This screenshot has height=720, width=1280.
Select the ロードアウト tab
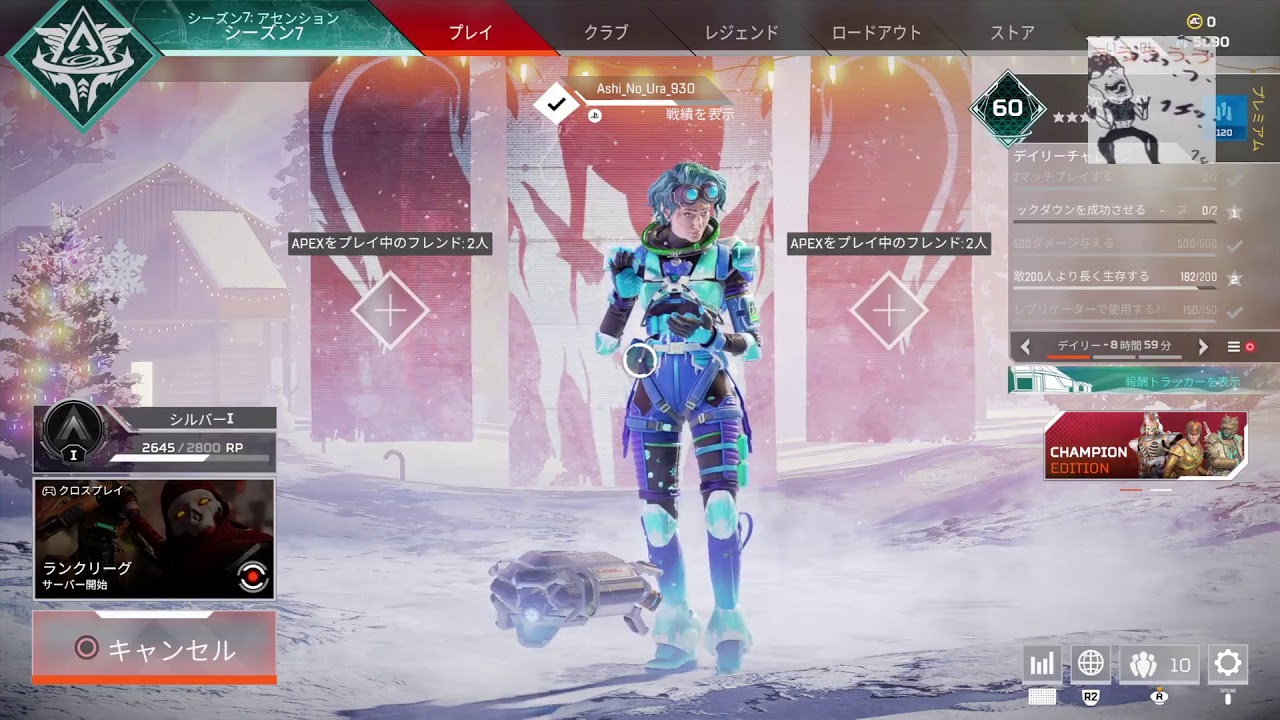876,32
